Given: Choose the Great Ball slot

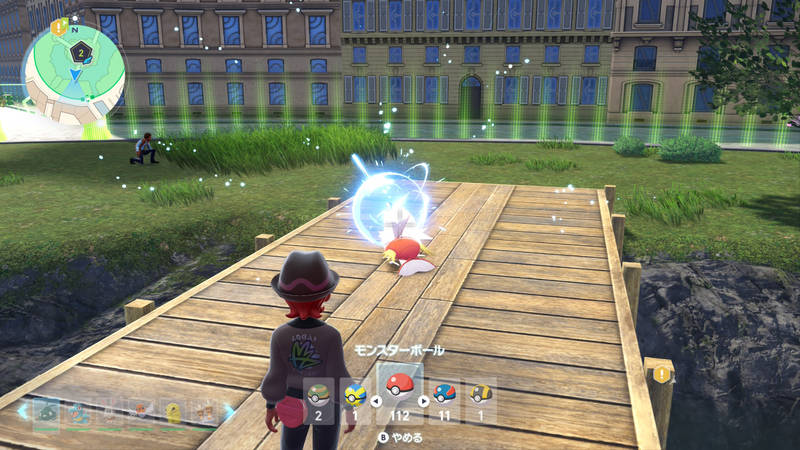Looking at the screenshot, I should 444,394.
